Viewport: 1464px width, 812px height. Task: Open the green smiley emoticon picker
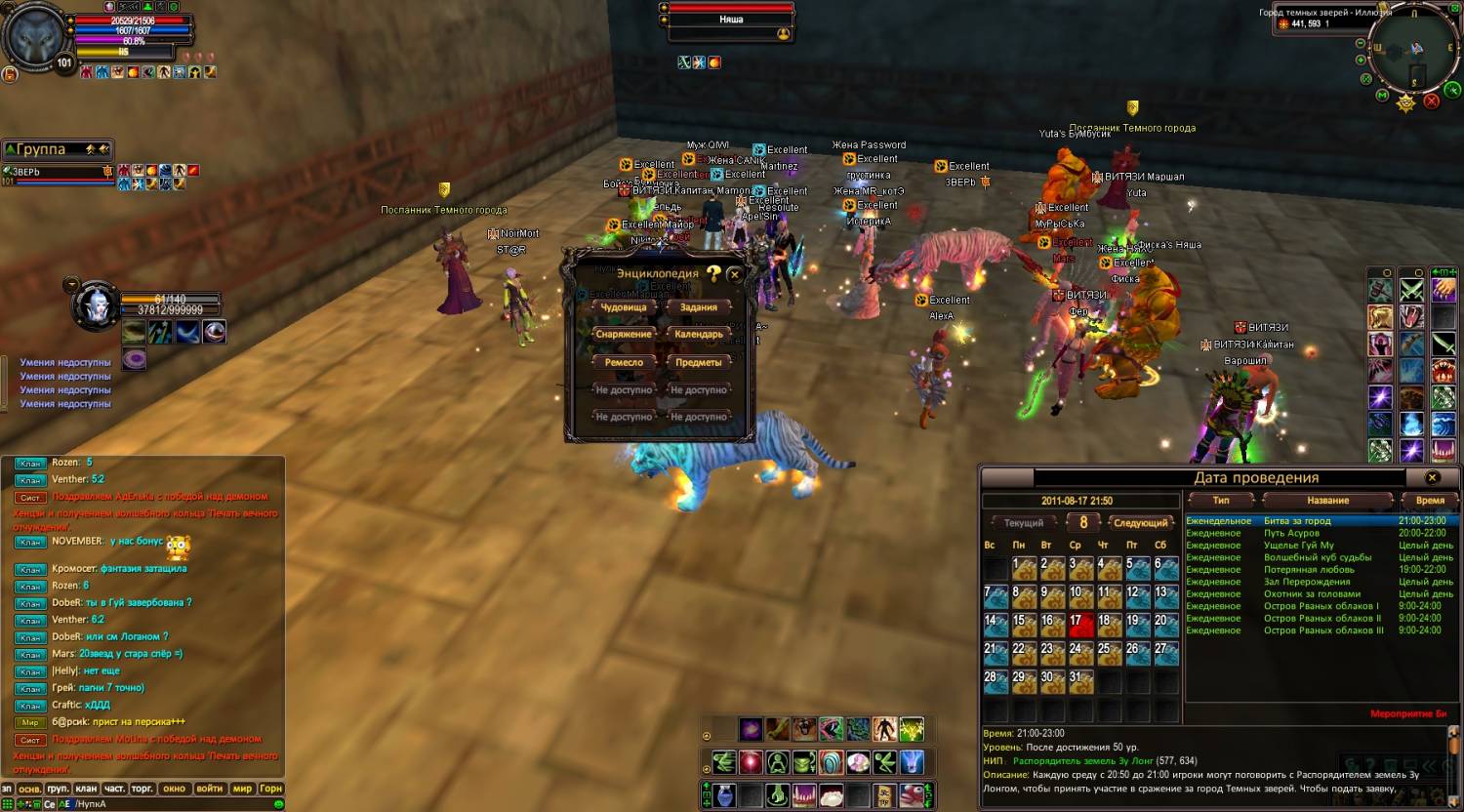(x=278, y=804)
